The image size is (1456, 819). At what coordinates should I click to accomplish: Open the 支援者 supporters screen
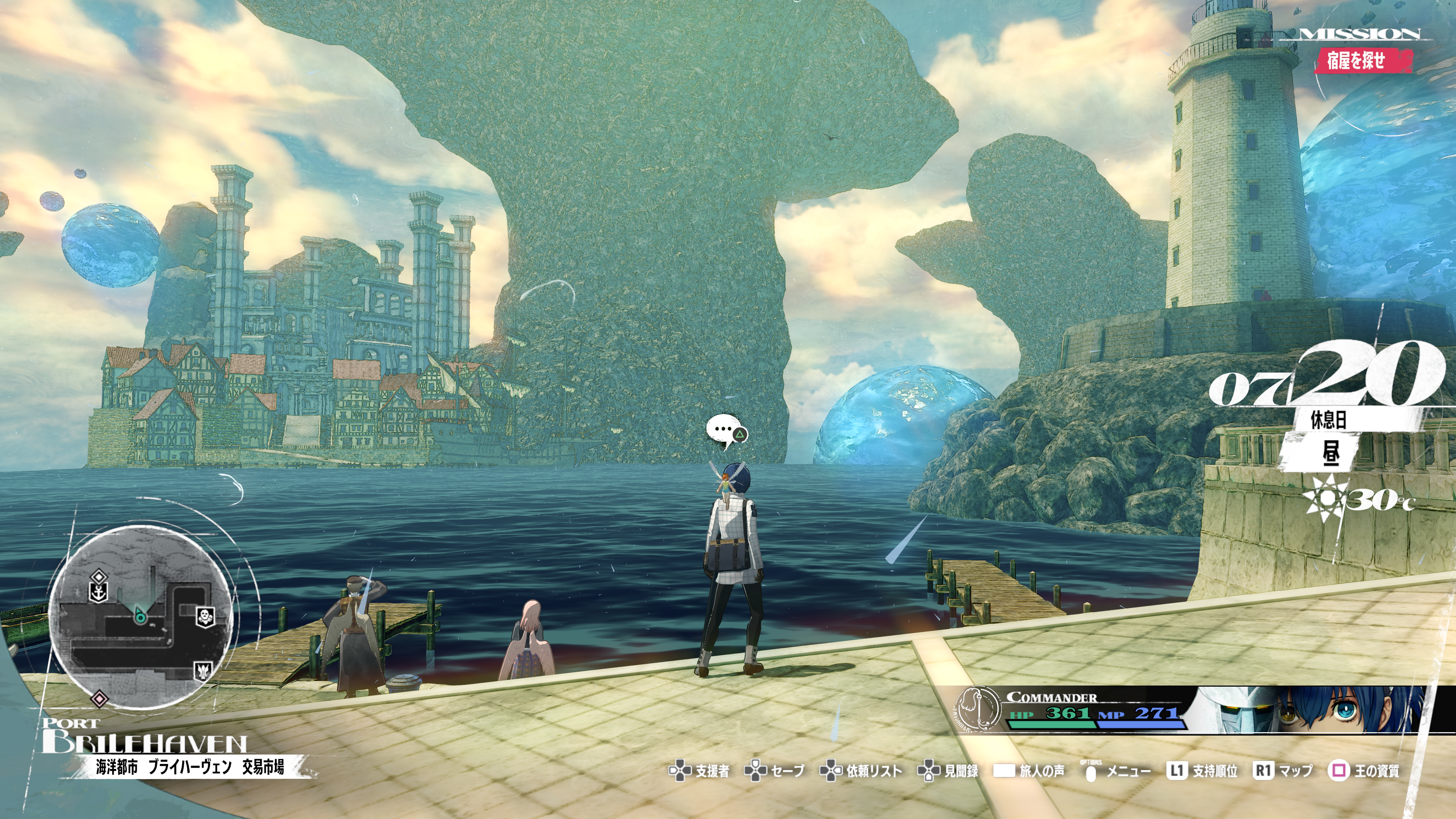[x=700, y=771]
